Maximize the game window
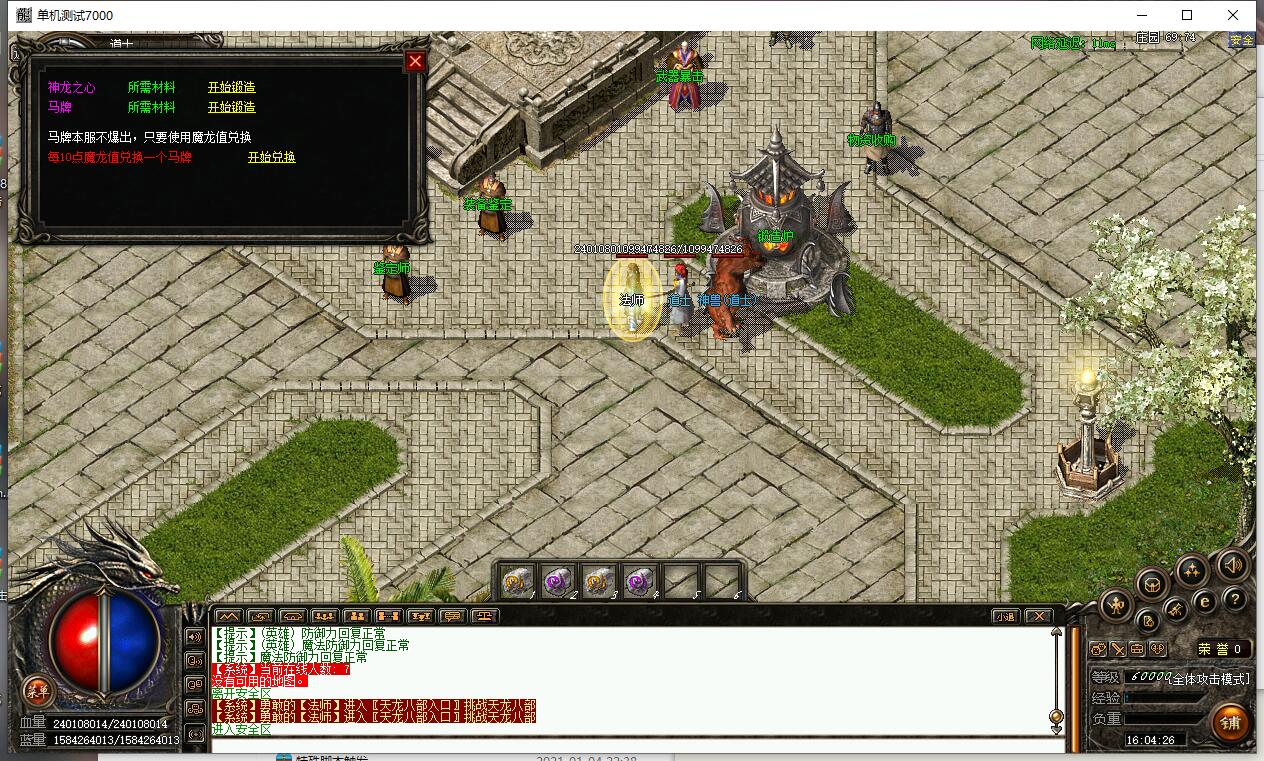The width and height of the screenshot is (1264, 761). pyautogui.click(x=1187, y=15)
